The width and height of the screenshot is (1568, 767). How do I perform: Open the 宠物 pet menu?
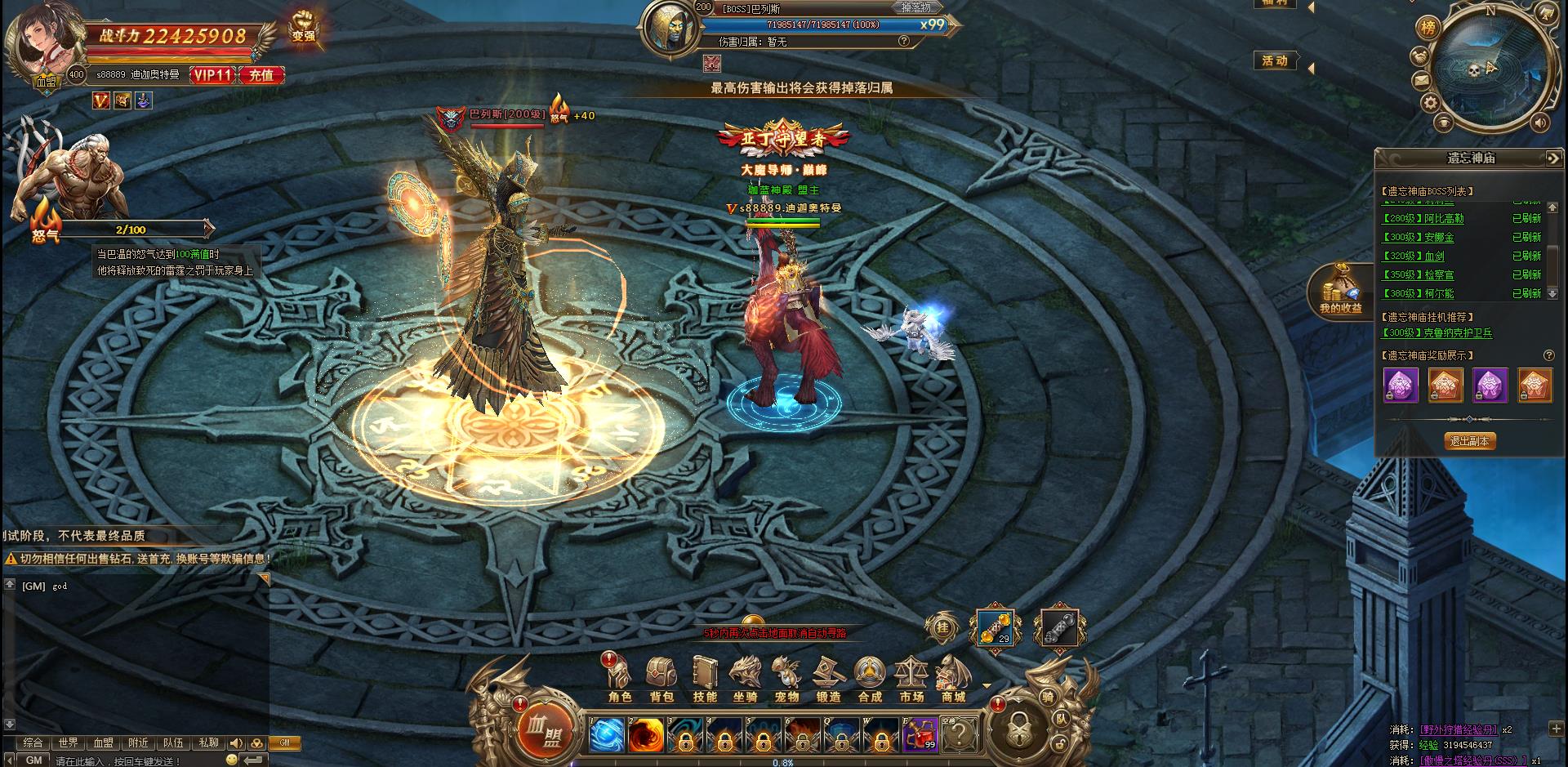coord(786,679)
